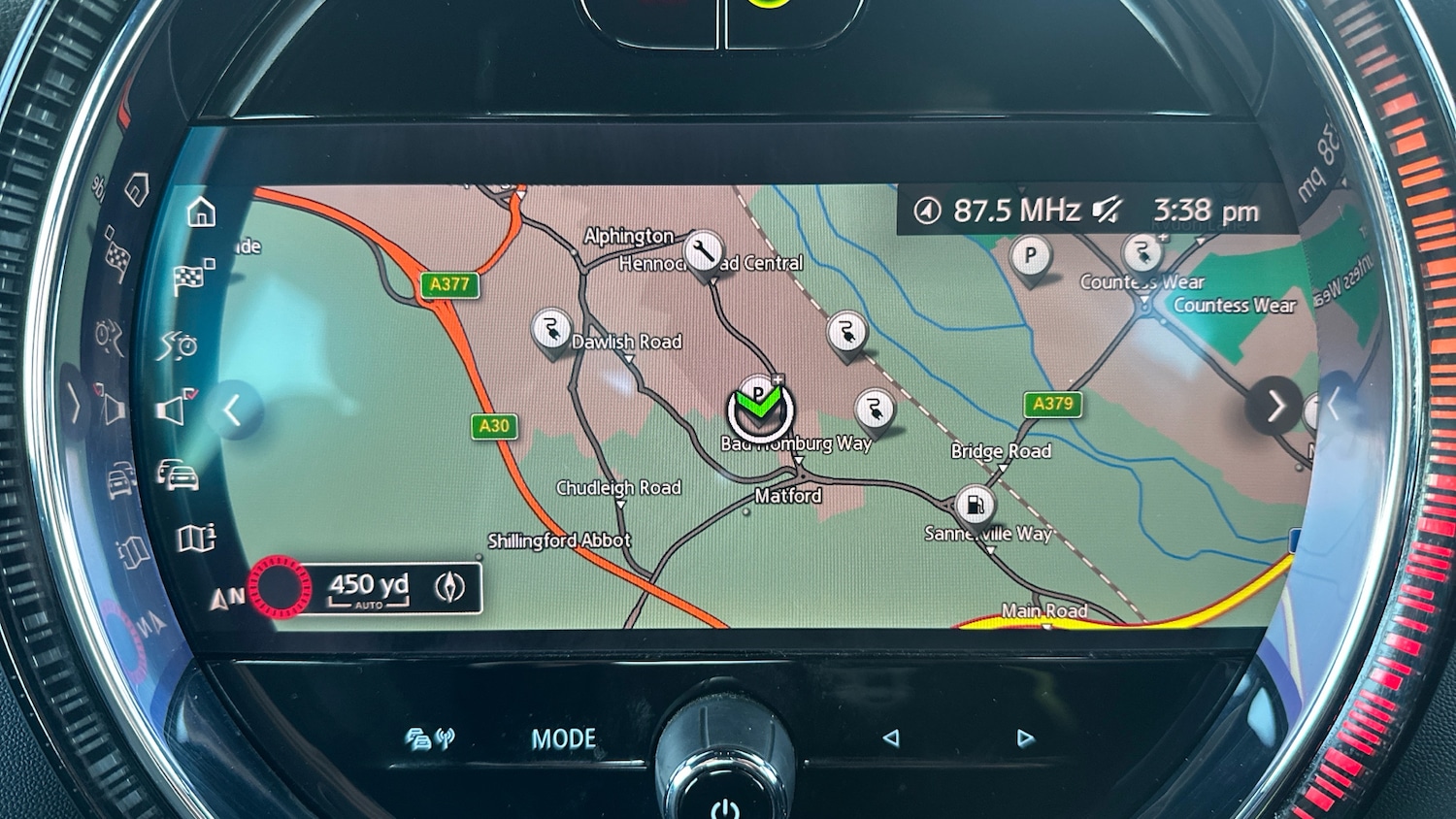The width and height of the screenshot is (1456, 819).
Task: Show traffic using the two cars icon
Action: point(179,475)
